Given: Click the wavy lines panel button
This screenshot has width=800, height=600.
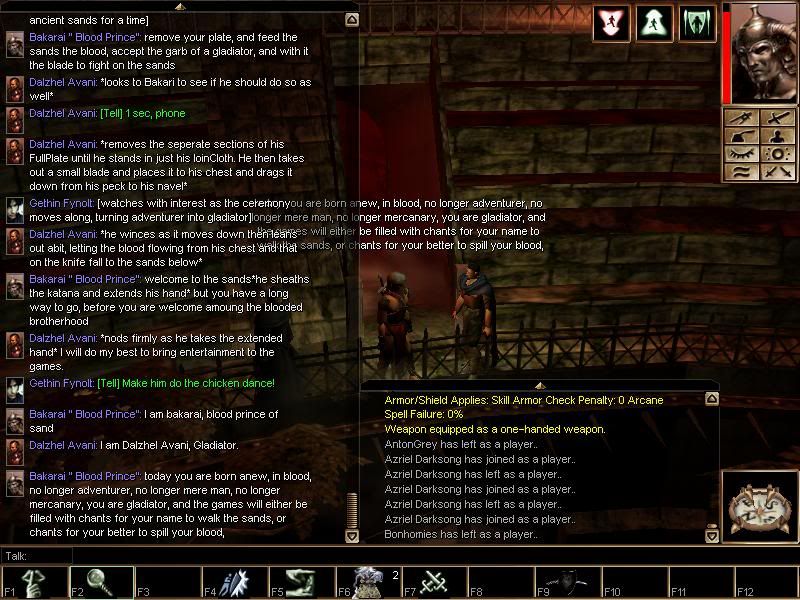Looking at the screenshot, I should pyautogui.click(x=741, y=172).
